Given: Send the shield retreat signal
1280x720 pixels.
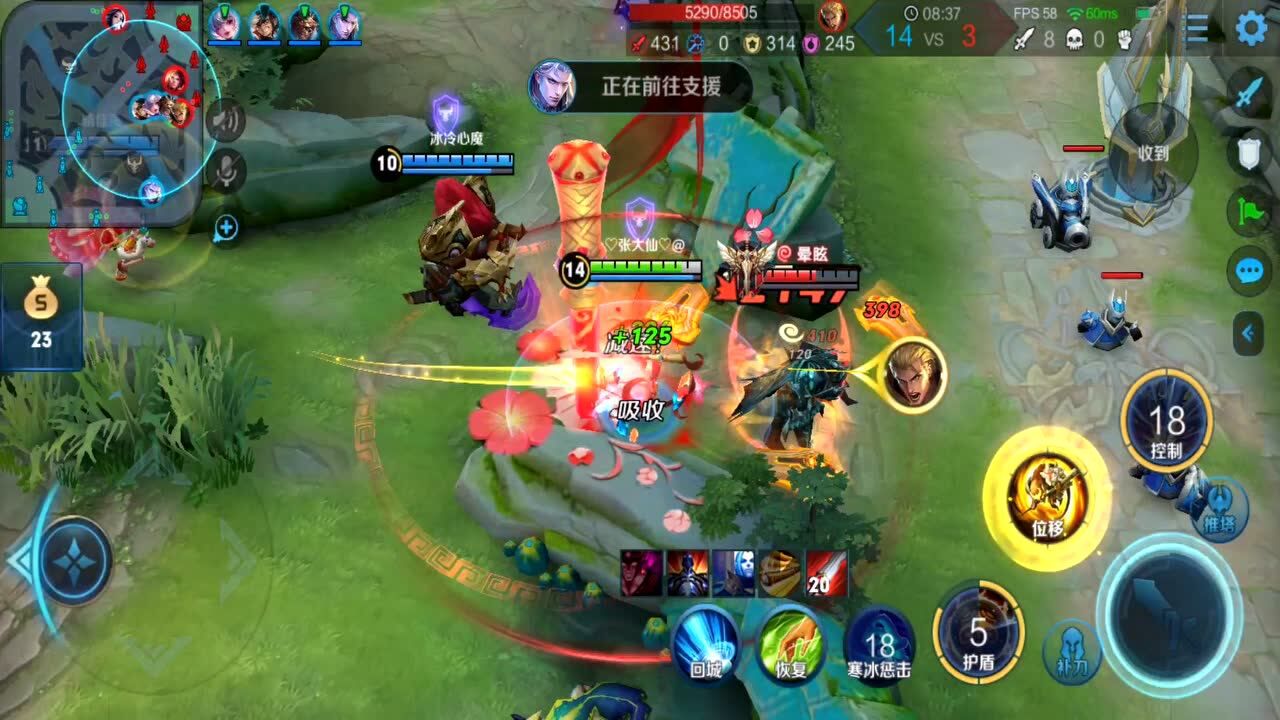Looking at the screenshot, I should pyautogui.click(x=1250, y=153).
